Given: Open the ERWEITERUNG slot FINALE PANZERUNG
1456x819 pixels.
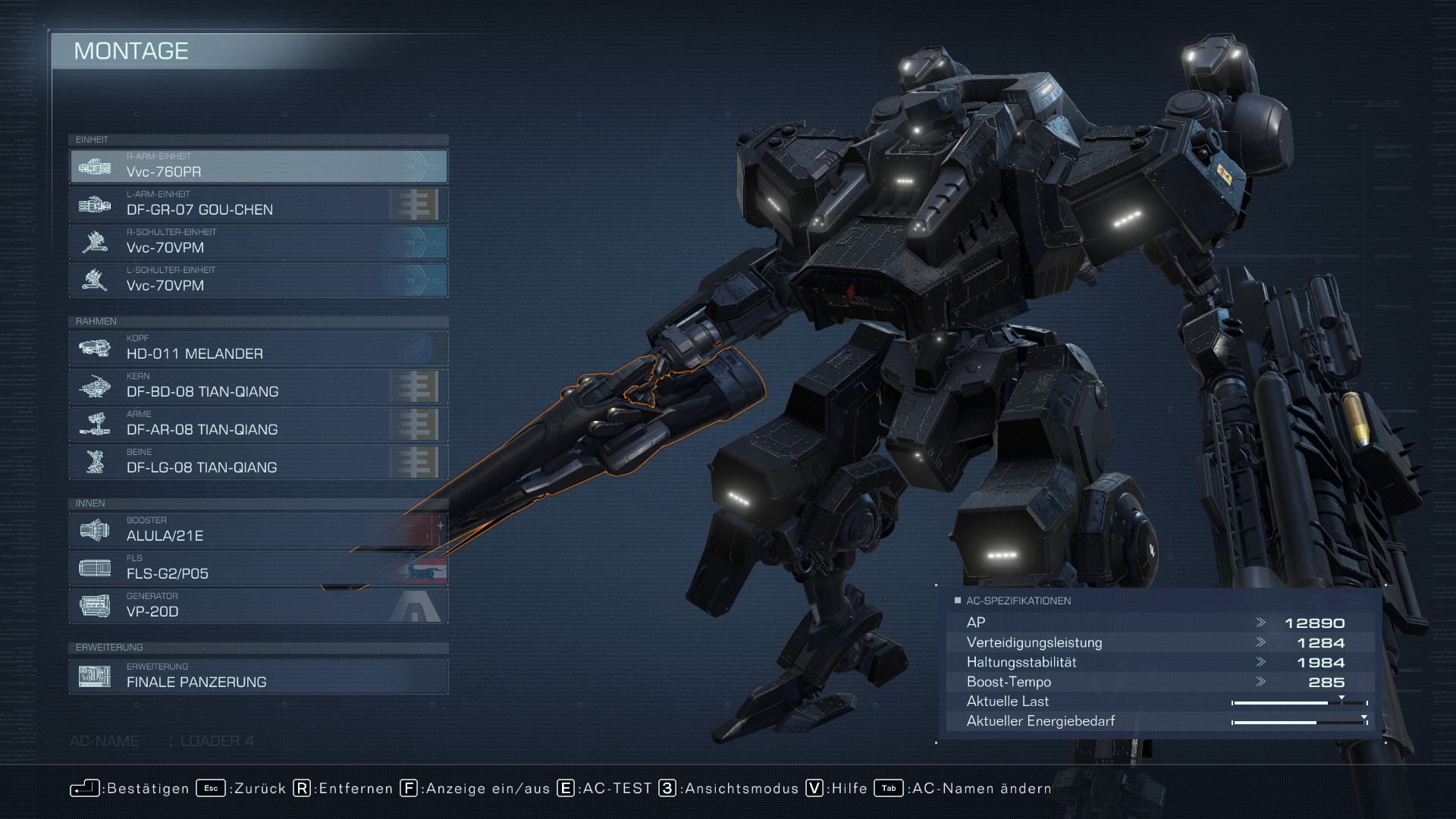Looking at the screenshot, I should point(259,676).
